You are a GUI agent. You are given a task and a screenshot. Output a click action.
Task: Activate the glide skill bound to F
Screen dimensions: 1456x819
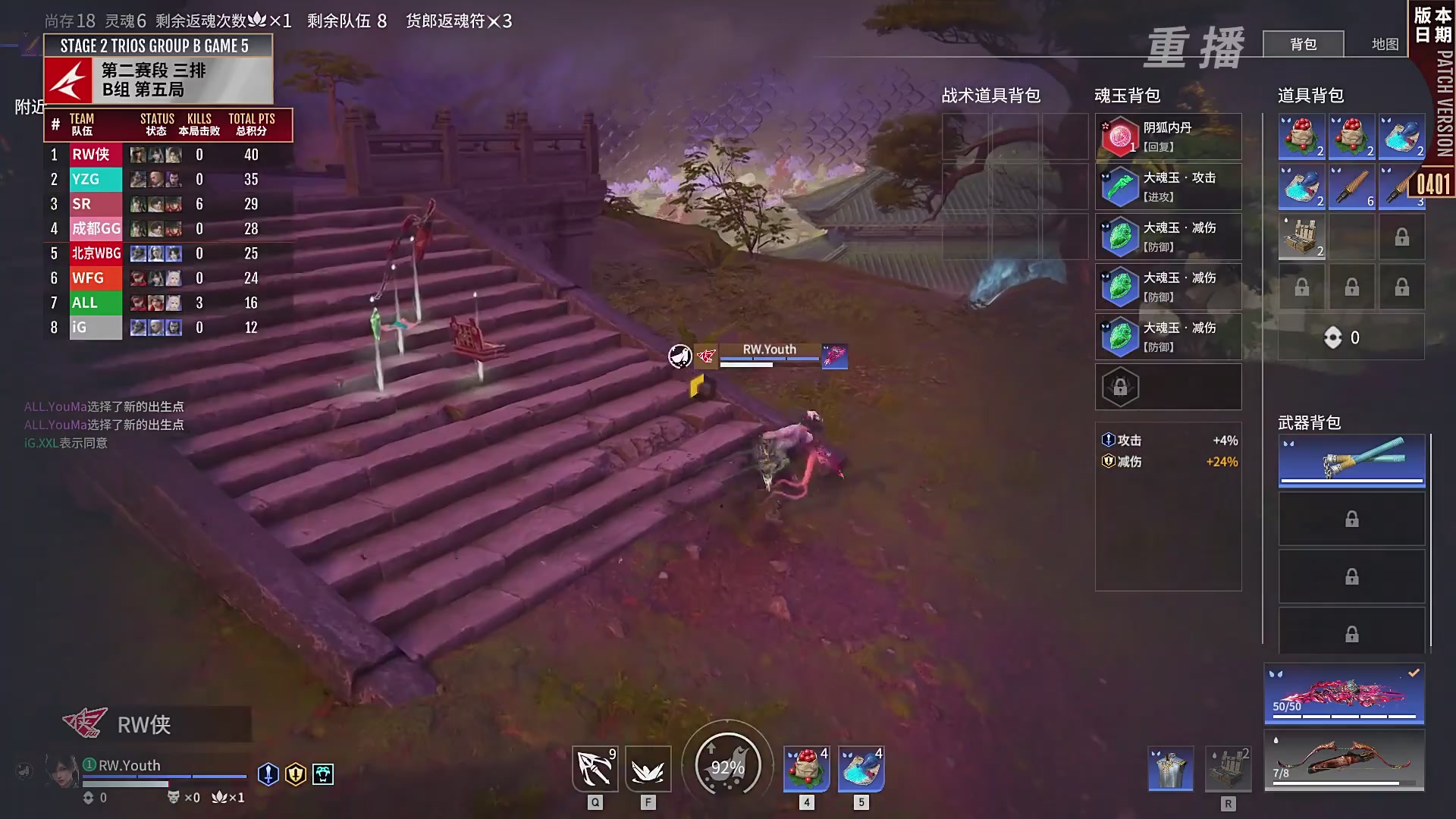point(647,767)
